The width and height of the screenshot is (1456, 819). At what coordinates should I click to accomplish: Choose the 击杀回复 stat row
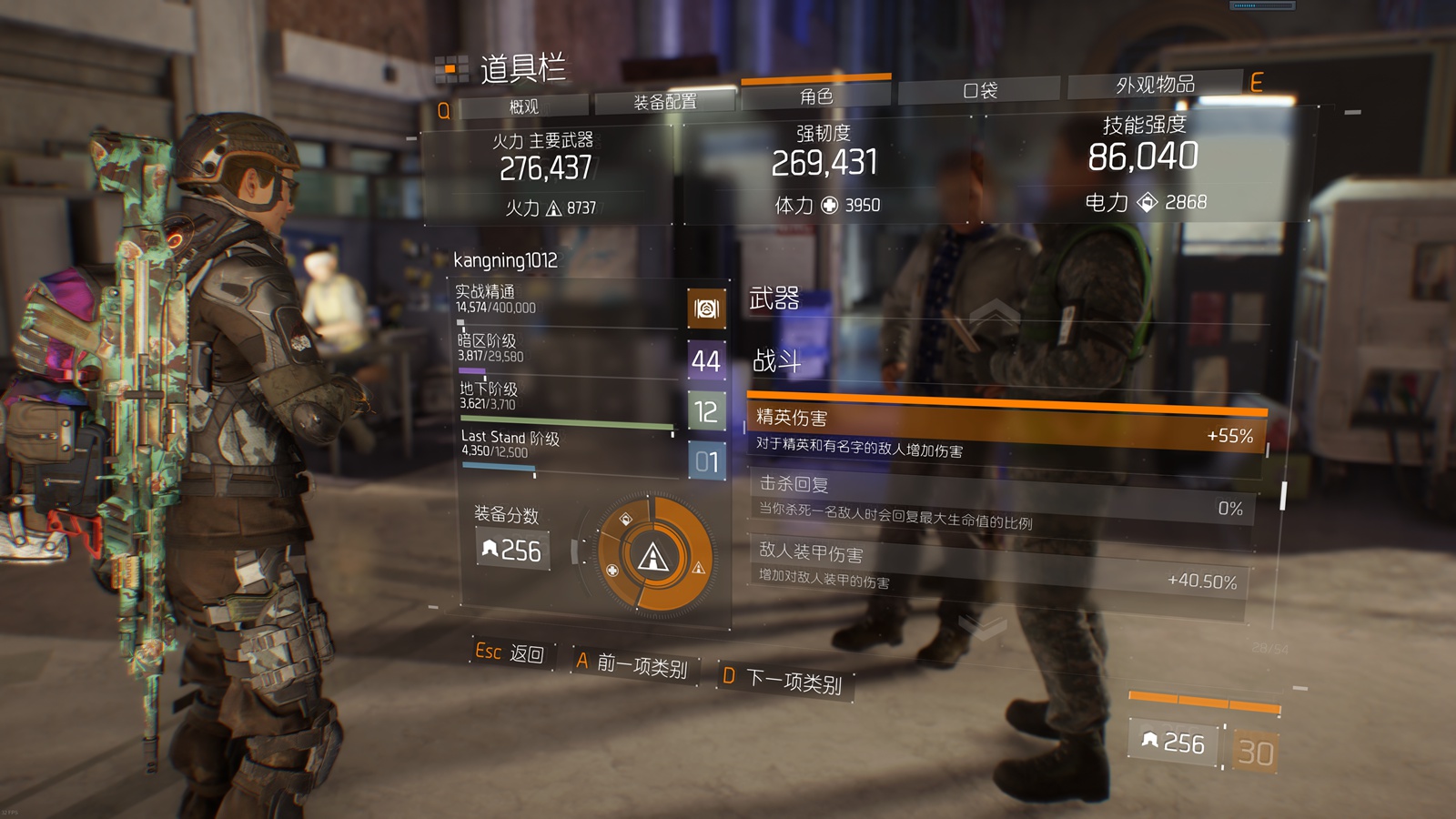pyautogui.click(x=1001, y=500)
